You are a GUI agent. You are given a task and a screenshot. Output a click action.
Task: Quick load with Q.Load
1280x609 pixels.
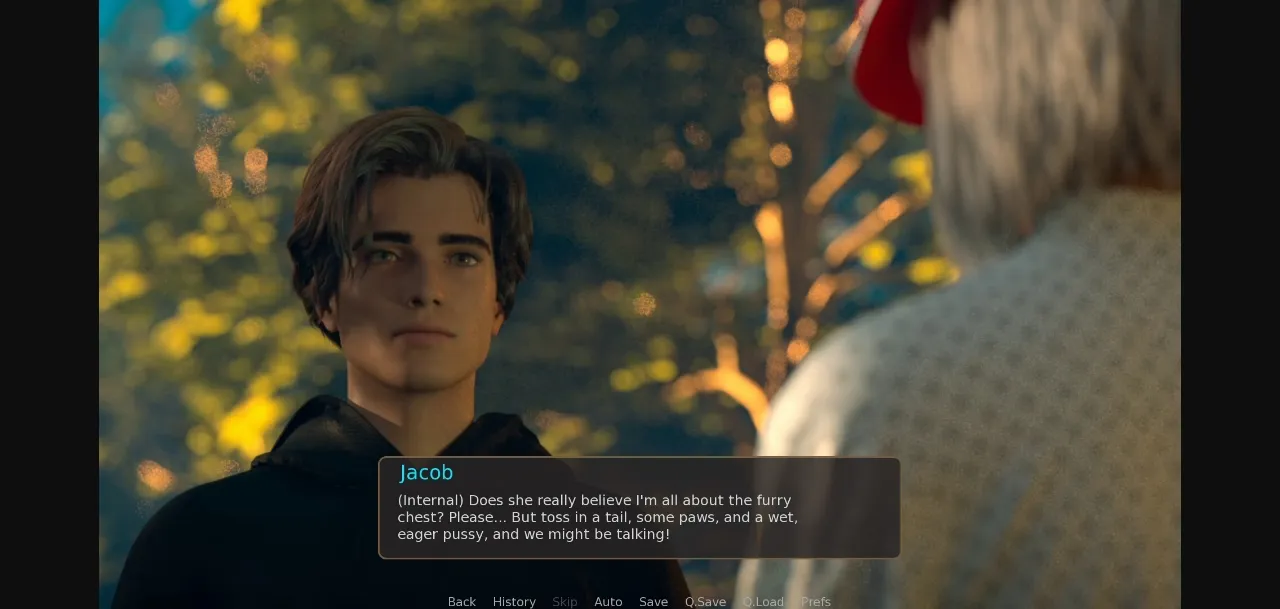pos(763,601)
